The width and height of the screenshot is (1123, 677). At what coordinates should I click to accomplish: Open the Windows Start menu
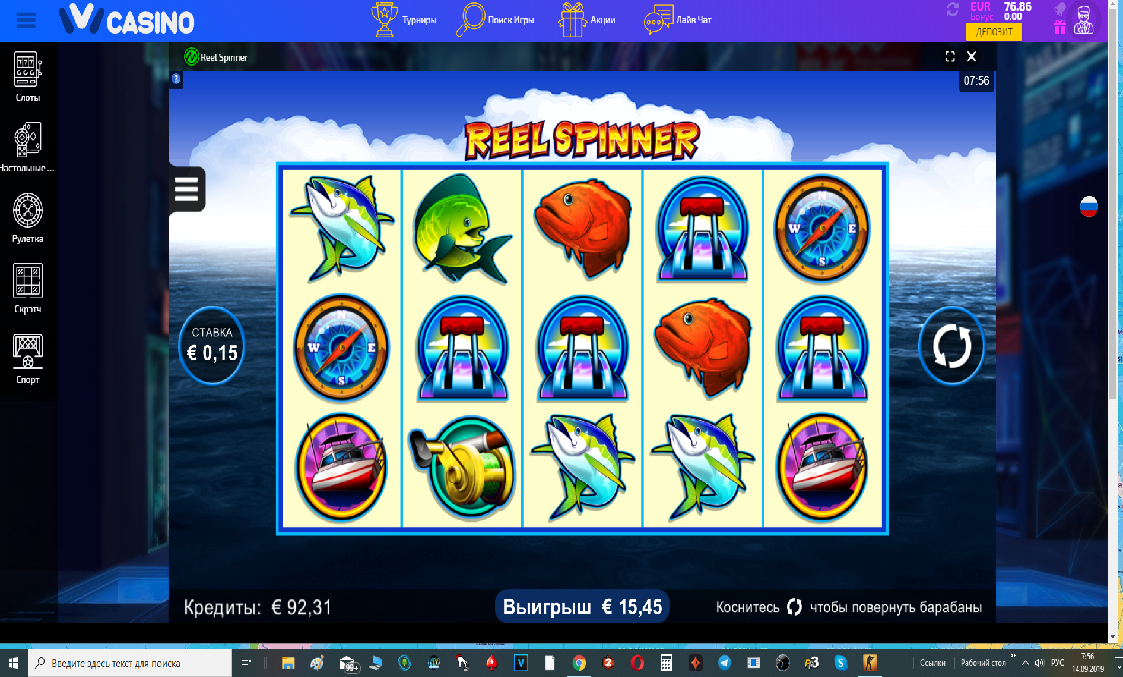(x=14, y=663)
